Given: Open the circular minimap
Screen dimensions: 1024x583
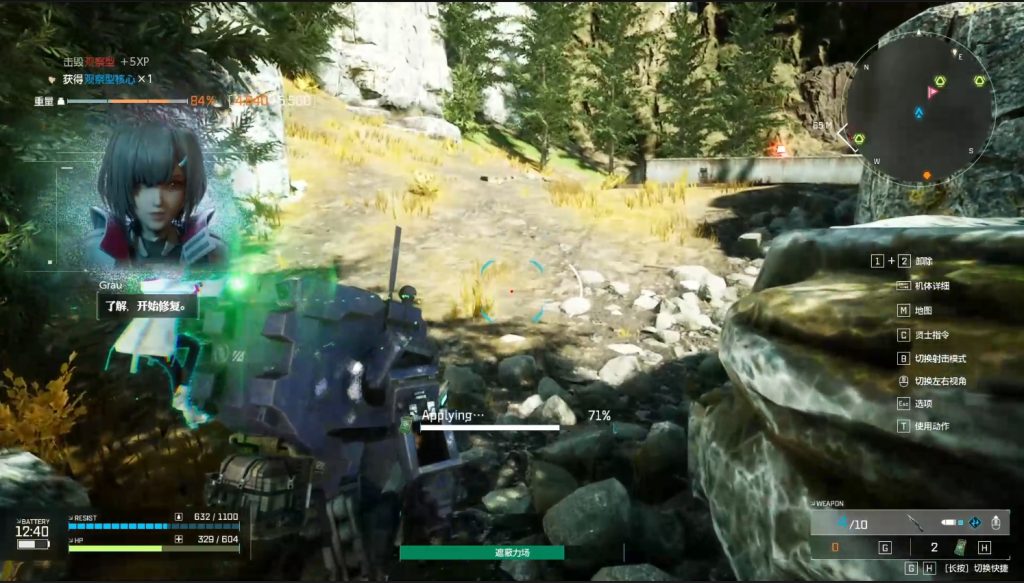Looking at the screenshot, I should click(x=920, y=108).
